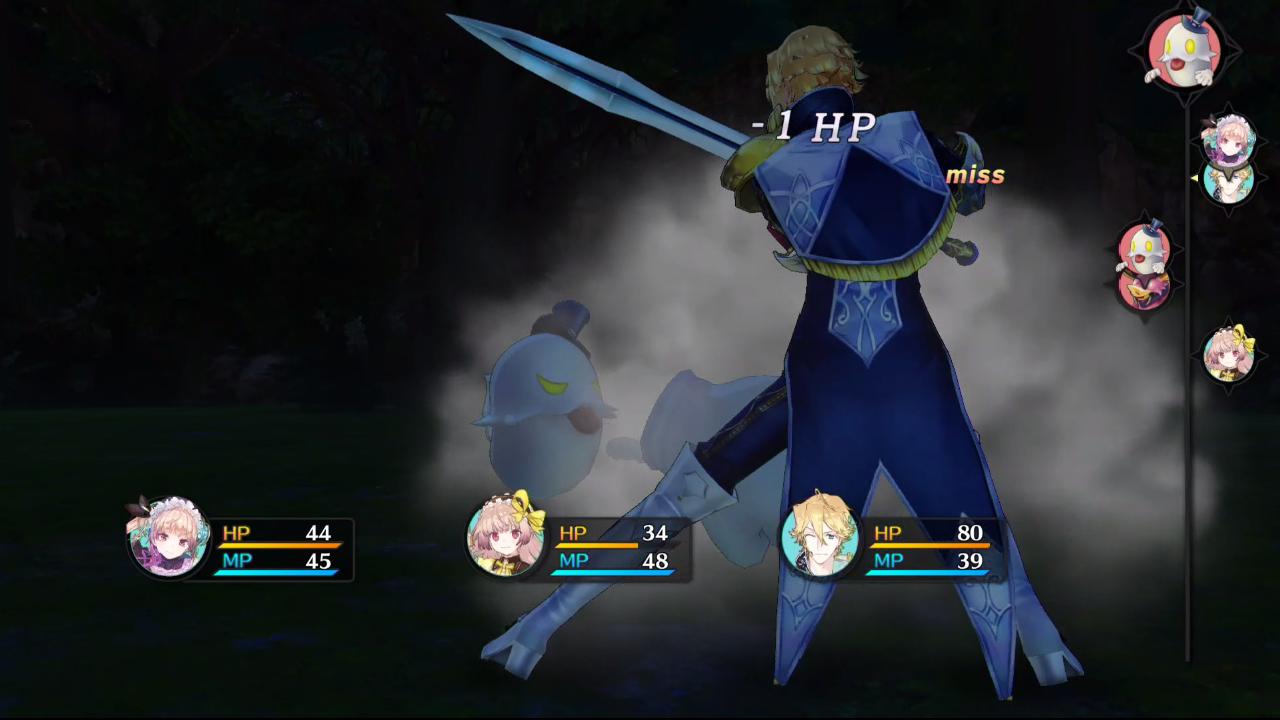
Task: Click the yellow-bow girl's turn order icon
Action: 1229,354
